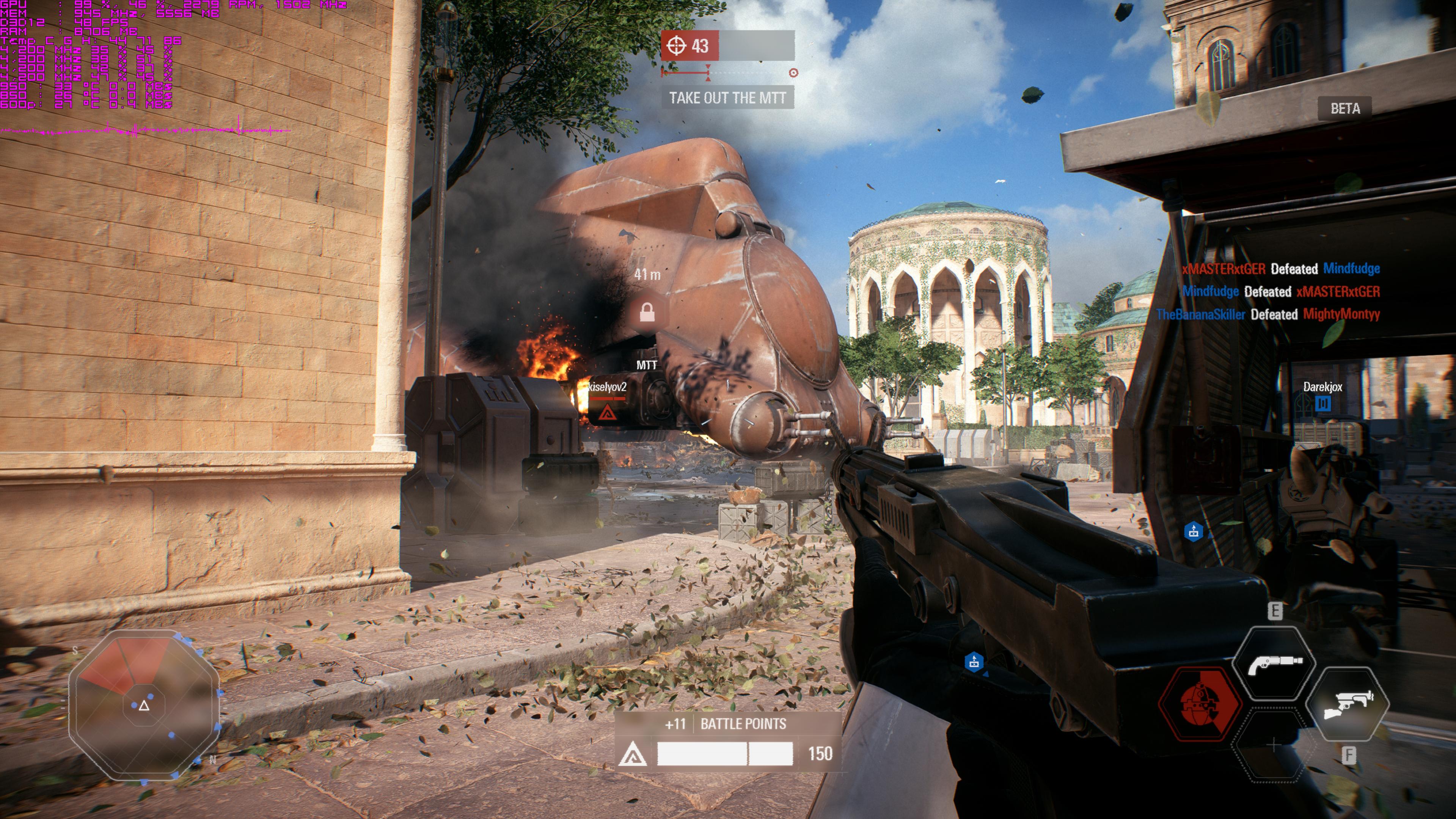Click the MTT objective padlock marker
The height and width of the screenshot is (819, 1456).
647,312
